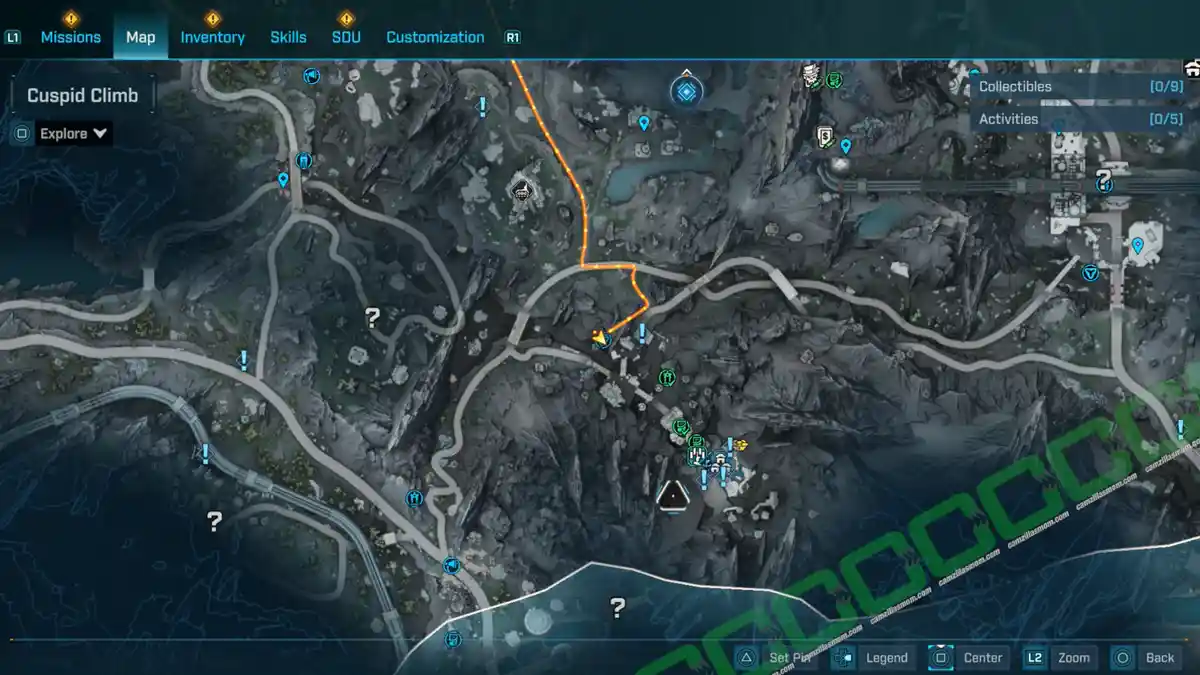Click the Cuspid Climb region label
The height and width of the screenshot is (675, 1200).
83,96
